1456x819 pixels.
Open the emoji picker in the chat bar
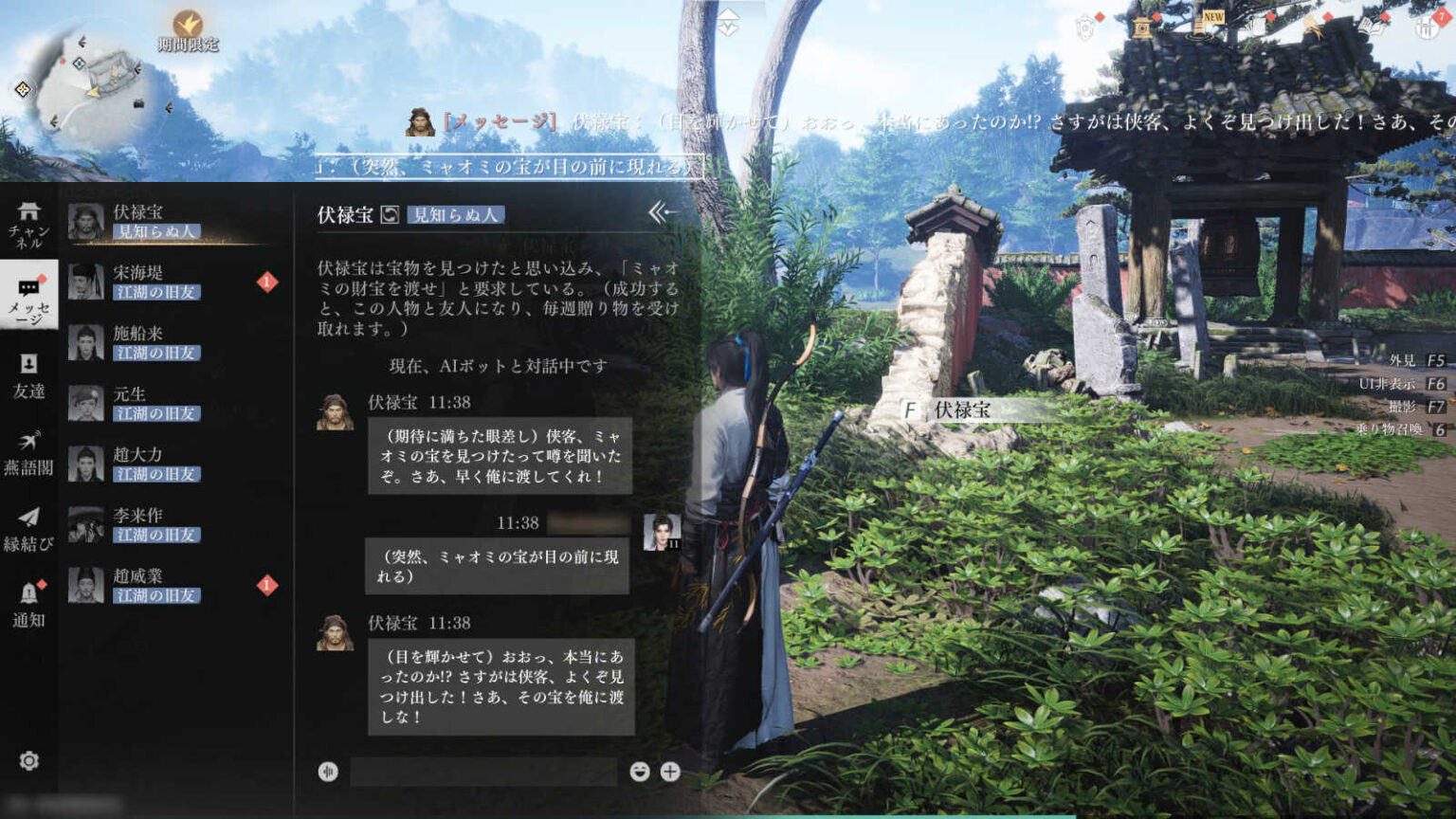pyautogui.click(x=639, y=771)
